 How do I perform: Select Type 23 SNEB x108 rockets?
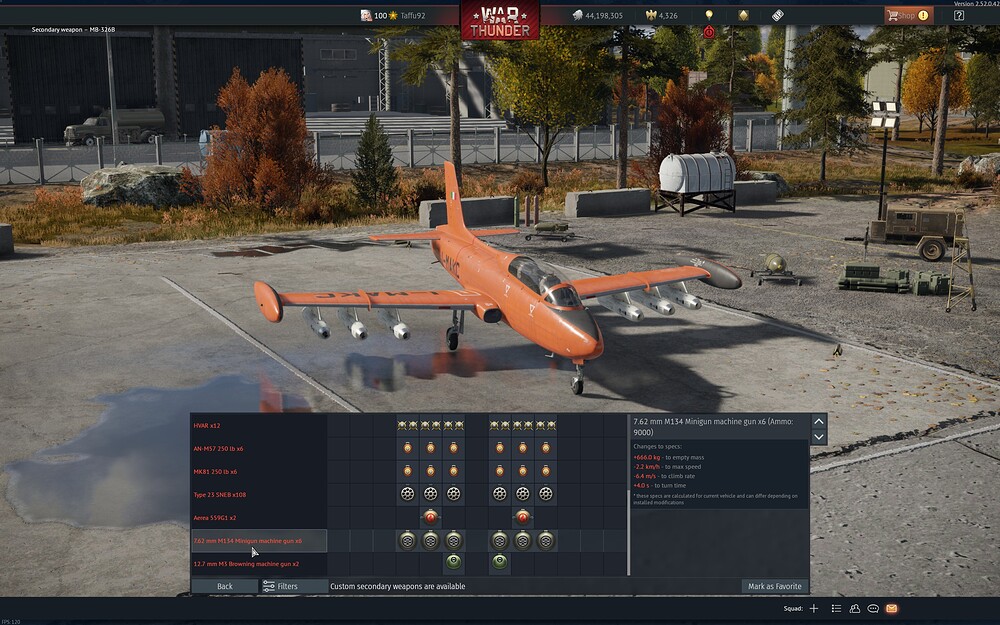pyautogui.click(x=220, y=495)
